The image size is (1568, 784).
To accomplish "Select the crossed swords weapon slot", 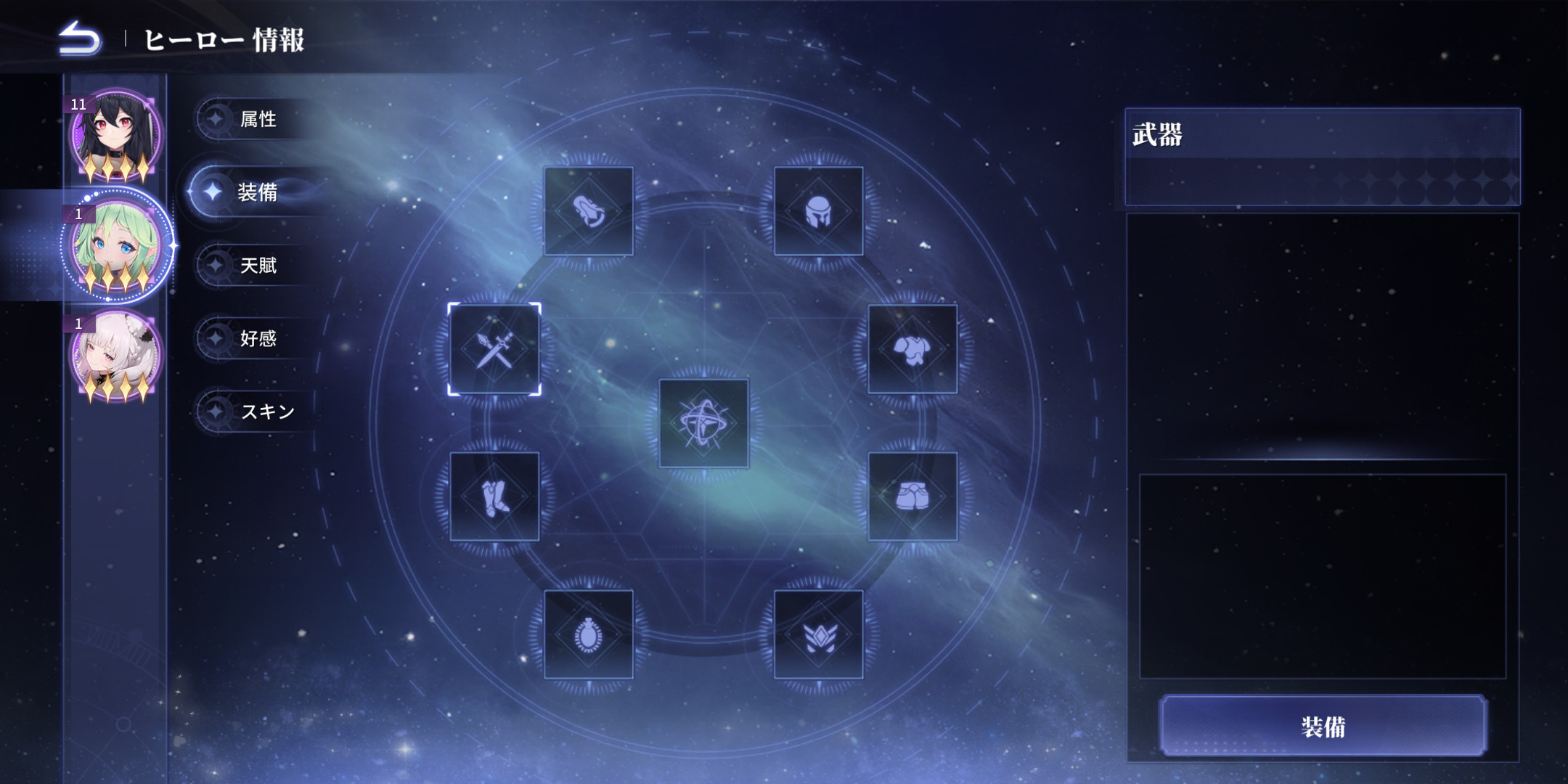I will (494, 349).
